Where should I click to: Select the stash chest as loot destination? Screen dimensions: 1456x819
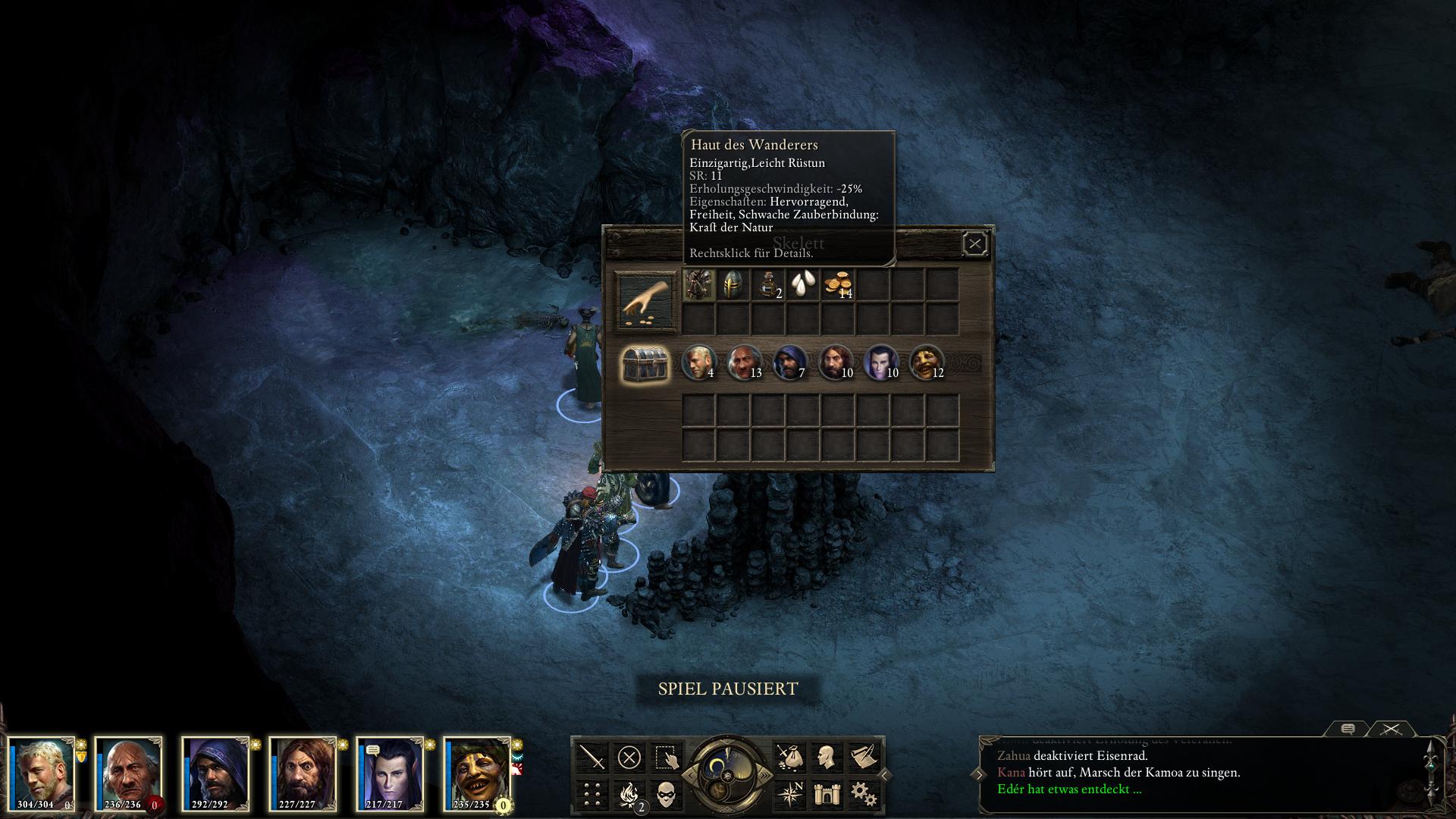pyautogui.click(x=645, y=364)
